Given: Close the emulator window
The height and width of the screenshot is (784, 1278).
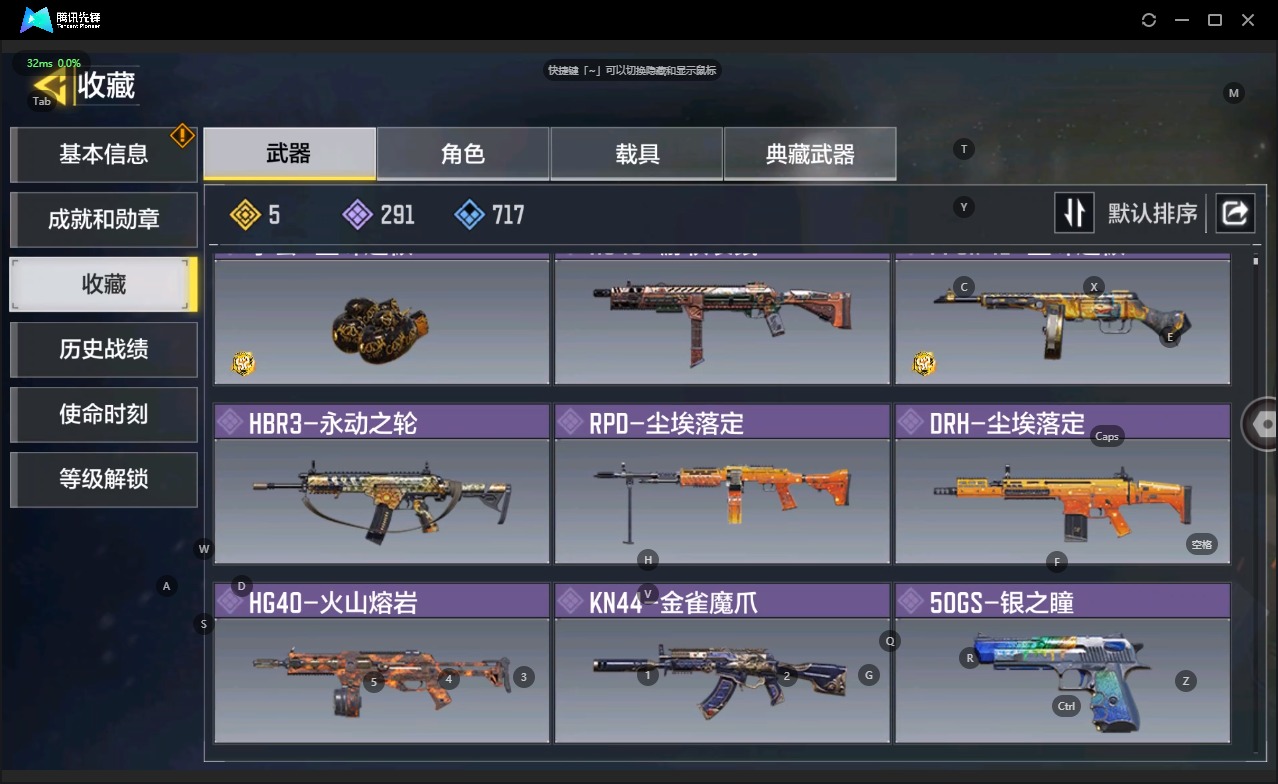Looking at the screenshot, I should [x=1248, y=20].
